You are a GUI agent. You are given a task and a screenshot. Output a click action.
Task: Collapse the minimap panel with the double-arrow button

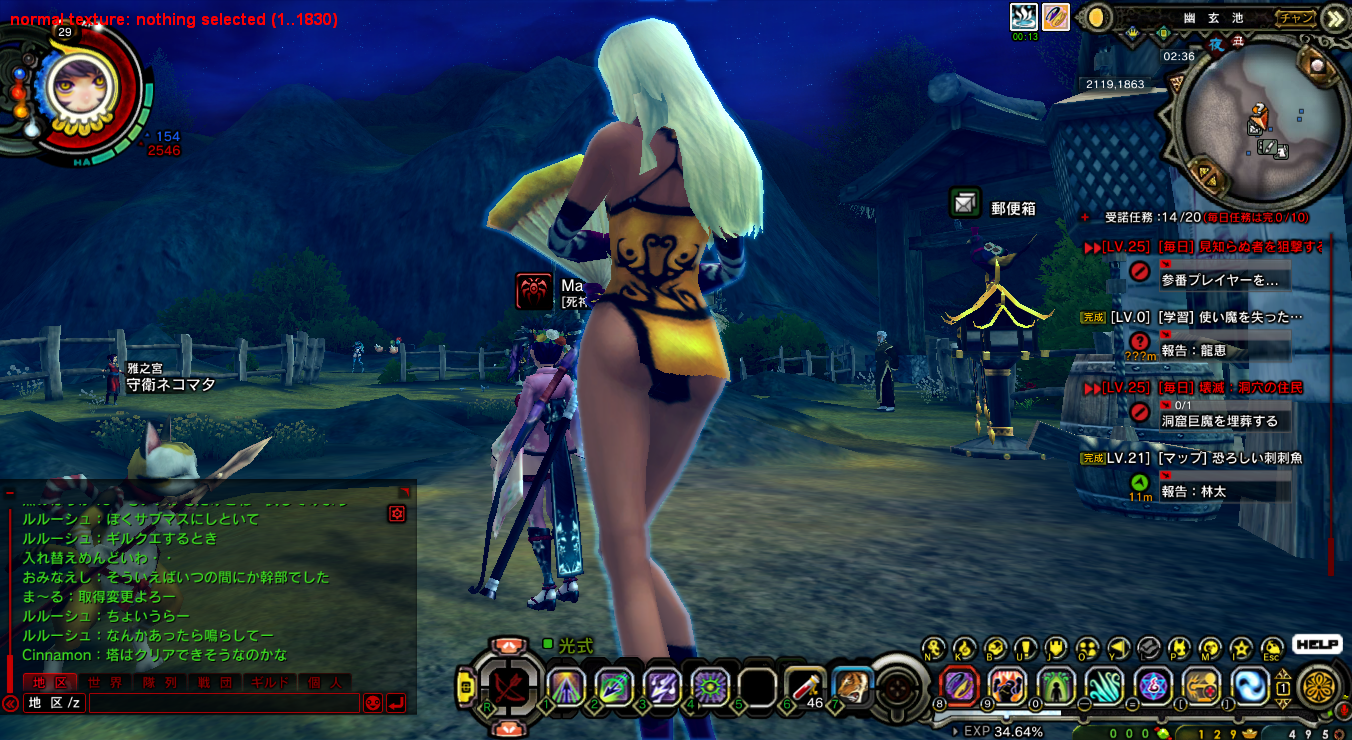(1334, 18)
